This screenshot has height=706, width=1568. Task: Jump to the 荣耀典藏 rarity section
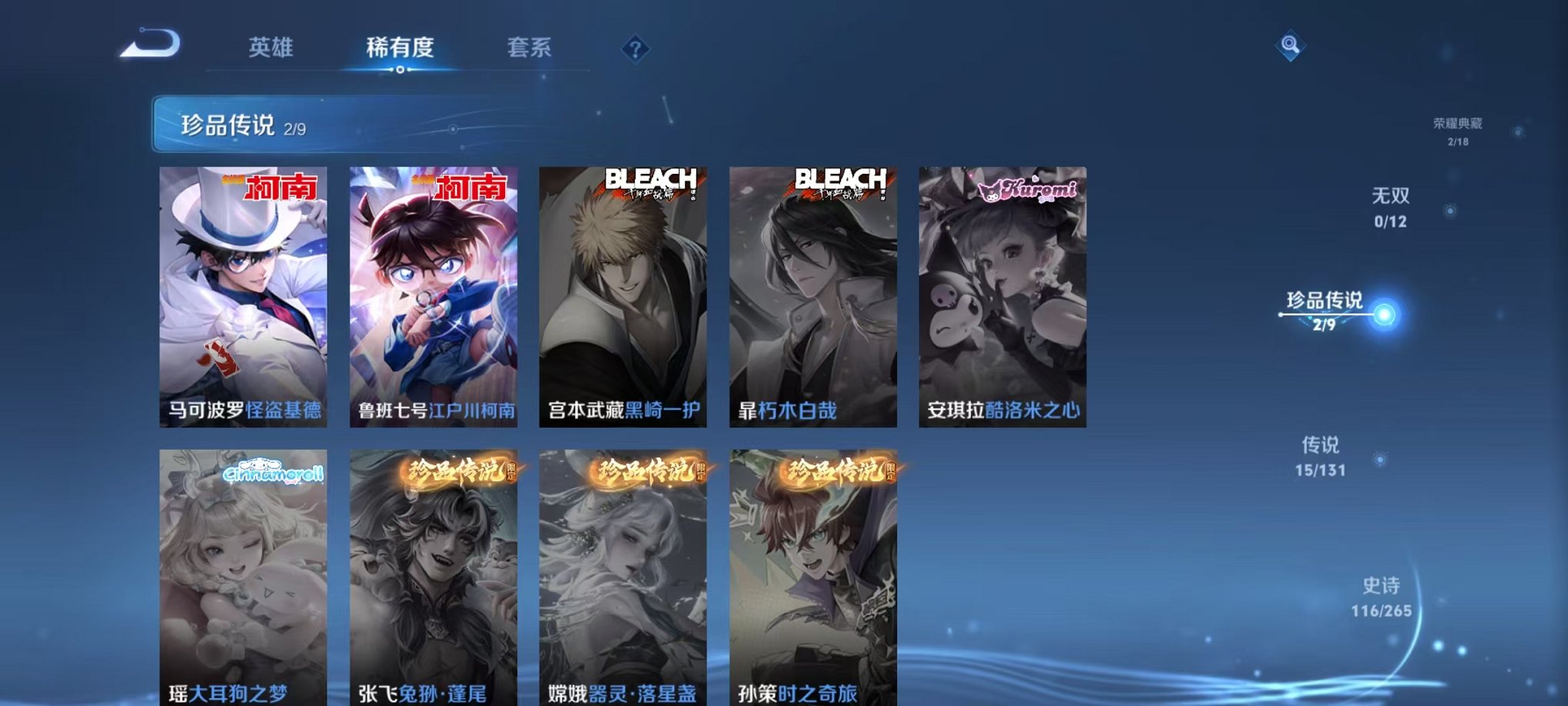pos(1463,127)
